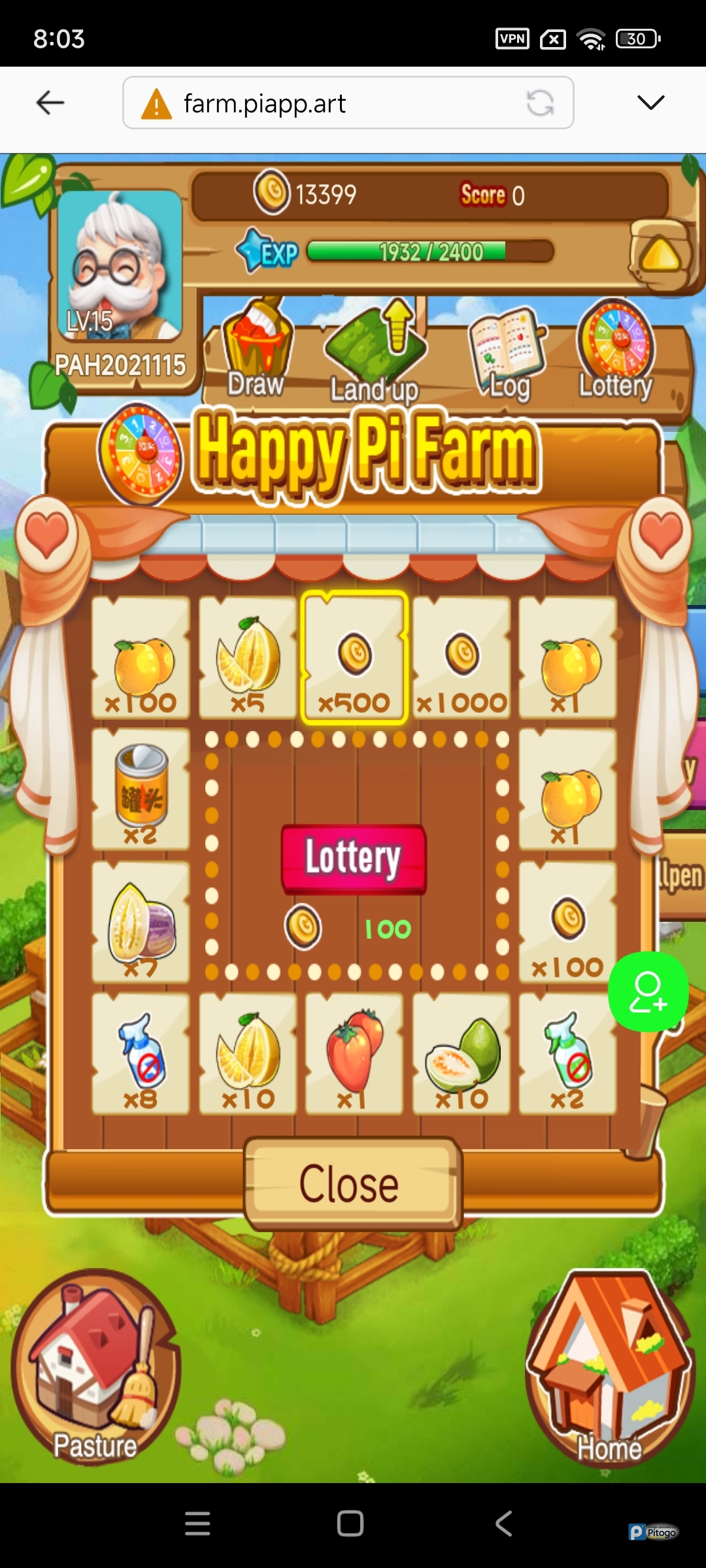Tap the green add friend button
Screen dimensions: 706x1568
[648, 992]
